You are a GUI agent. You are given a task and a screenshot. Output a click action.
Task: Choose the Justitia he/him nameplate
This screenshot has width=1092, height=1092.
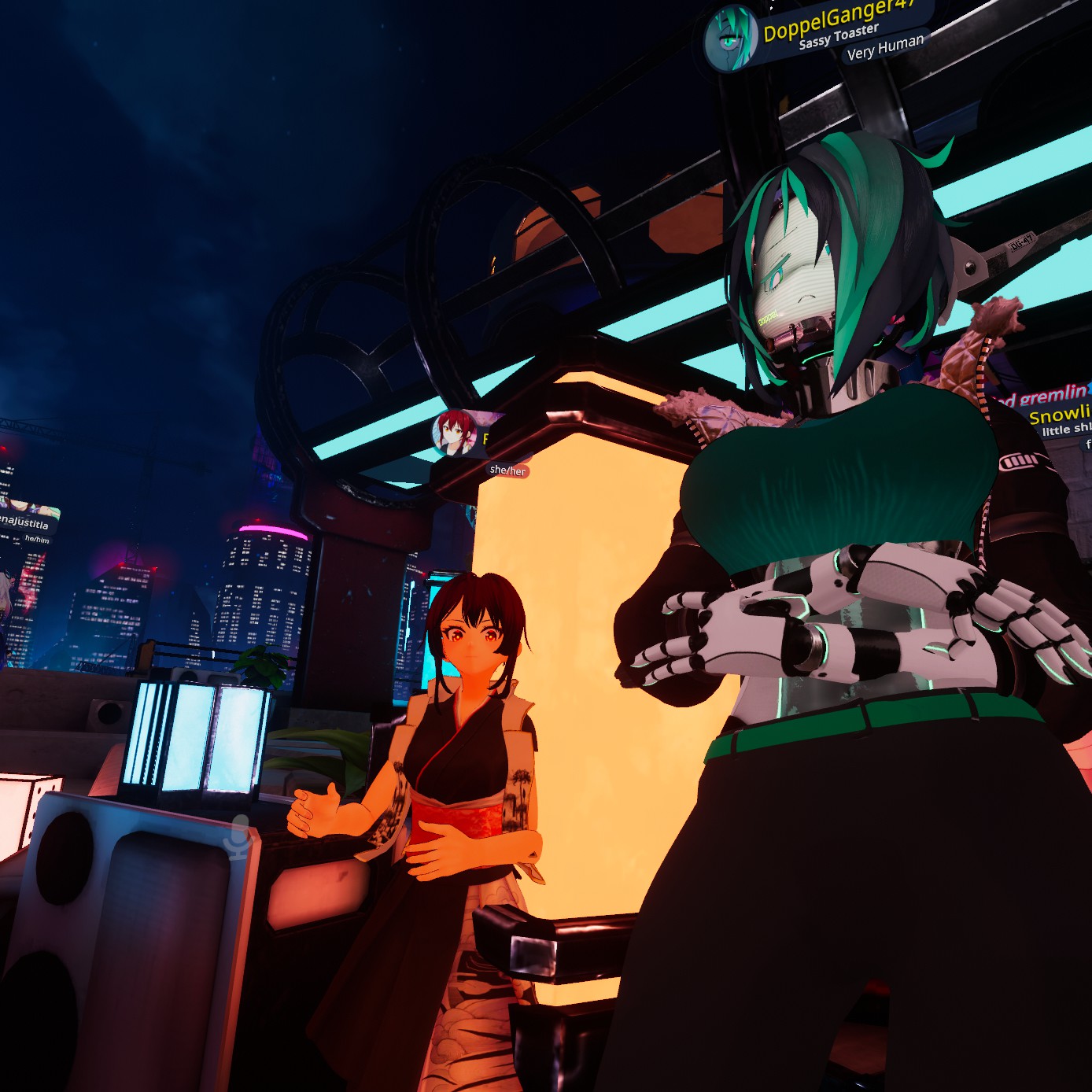26,522
